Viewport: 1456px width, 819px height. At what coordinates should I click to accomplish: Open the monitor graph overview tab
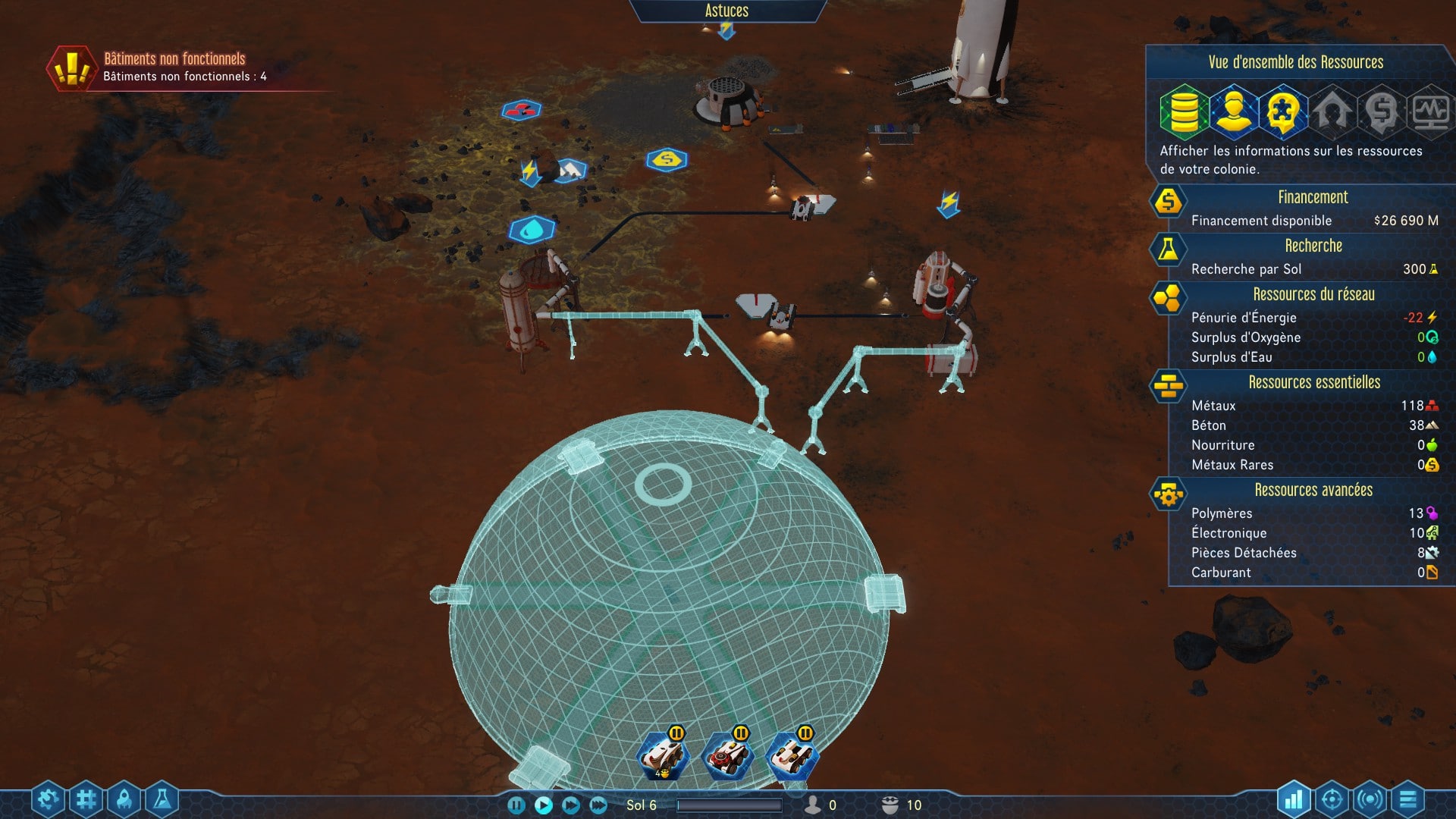click(x=1430, y=111)
